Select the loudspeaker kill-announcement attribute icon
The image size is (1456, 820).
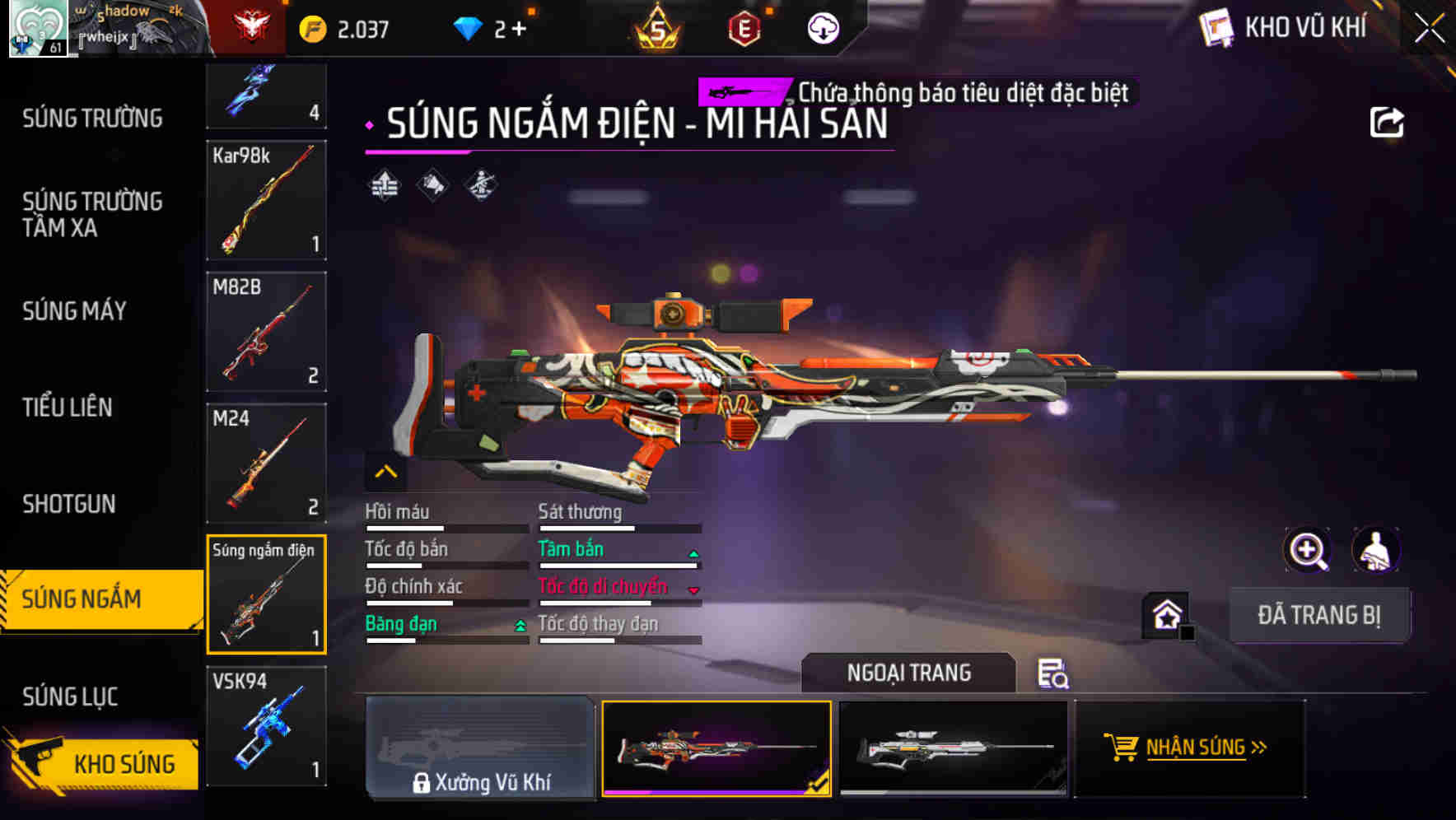[432, 184]
